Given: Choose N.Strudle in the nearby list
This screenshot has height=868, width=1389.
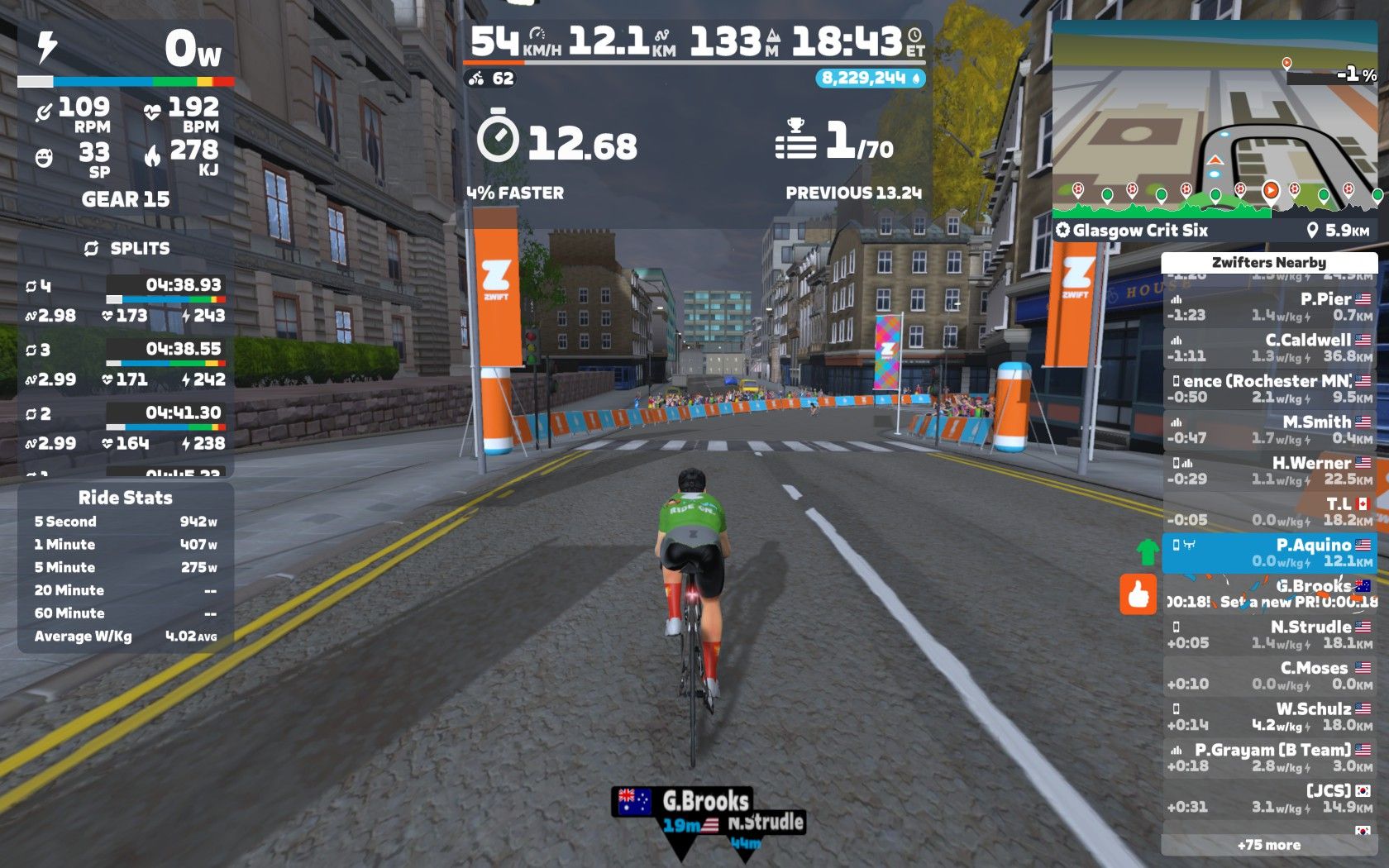Looking at the screenshot, I should pos(1269,635).
